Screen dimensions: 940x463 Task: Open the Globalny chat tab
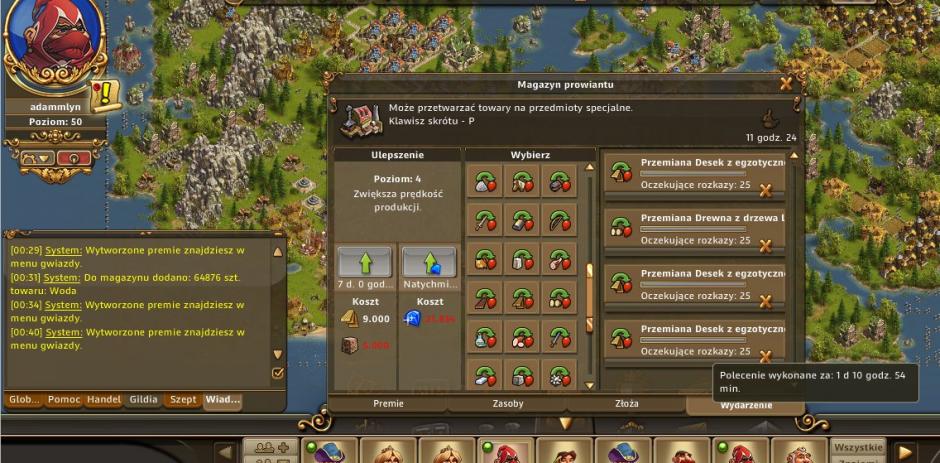pos(24,400)
